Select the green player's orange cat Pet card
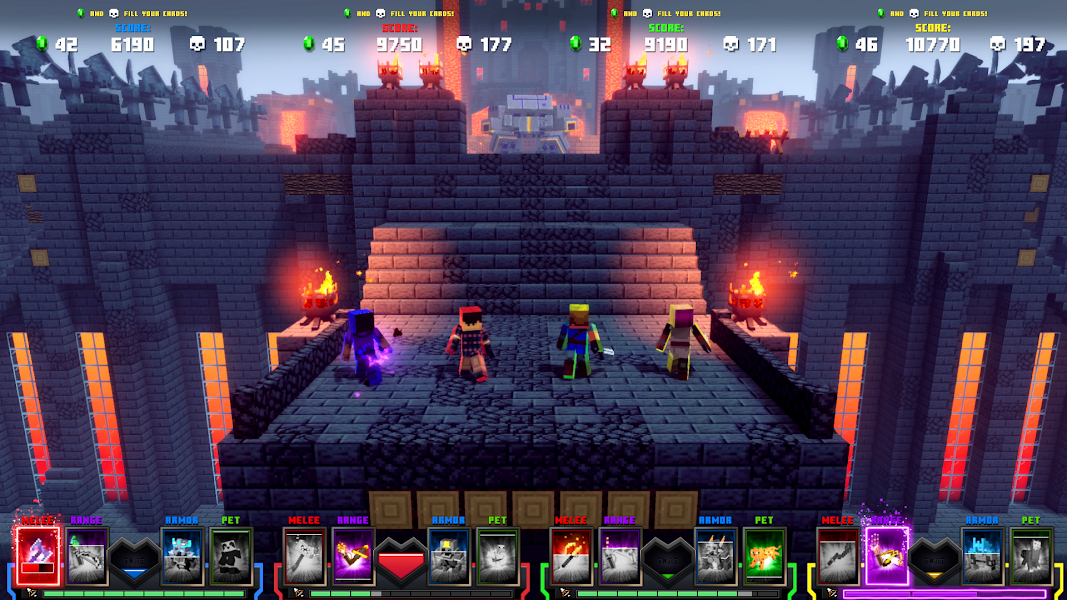 click(x=763, y=556)
